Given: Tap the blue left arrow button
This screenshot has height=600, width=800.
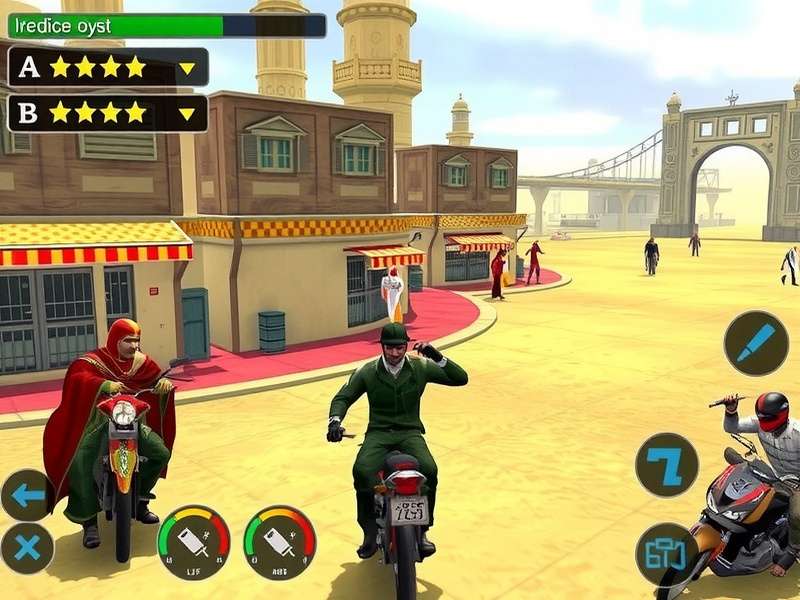Looking at the screenshot, I should pos(27,494).
